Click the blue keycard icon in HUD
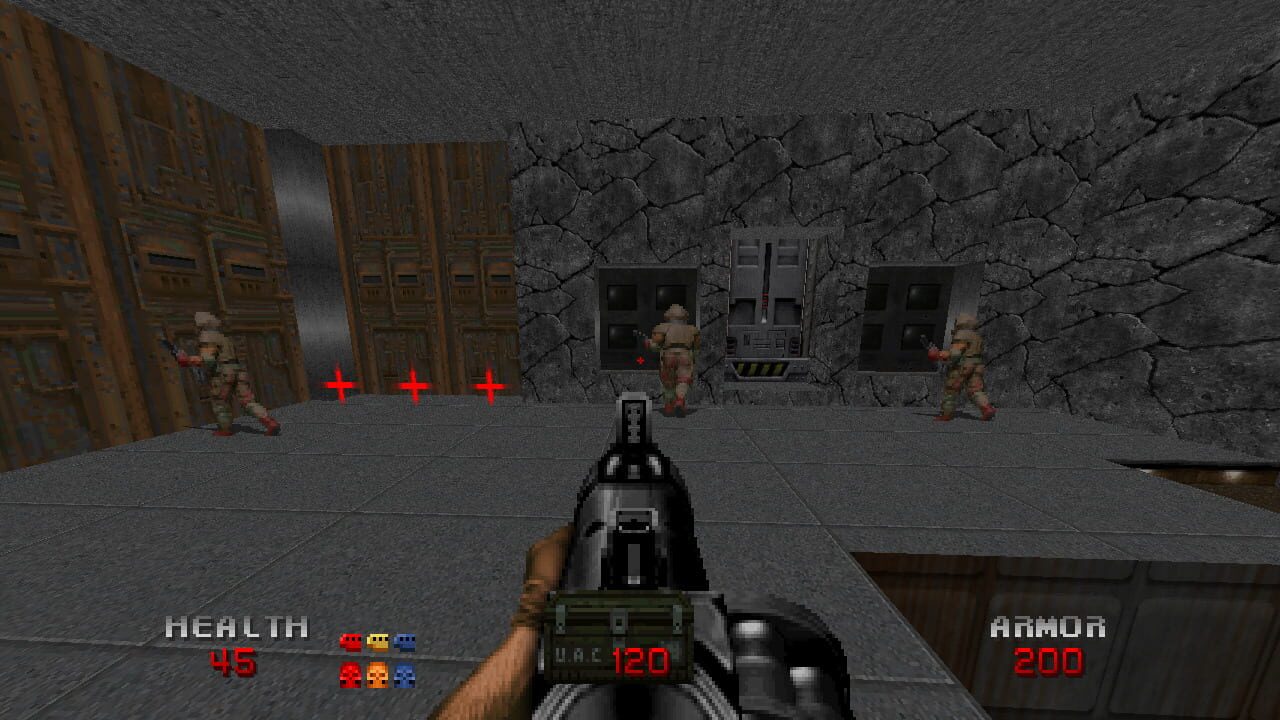This screenshot has height=720, width=1280. tap(404, 642)
